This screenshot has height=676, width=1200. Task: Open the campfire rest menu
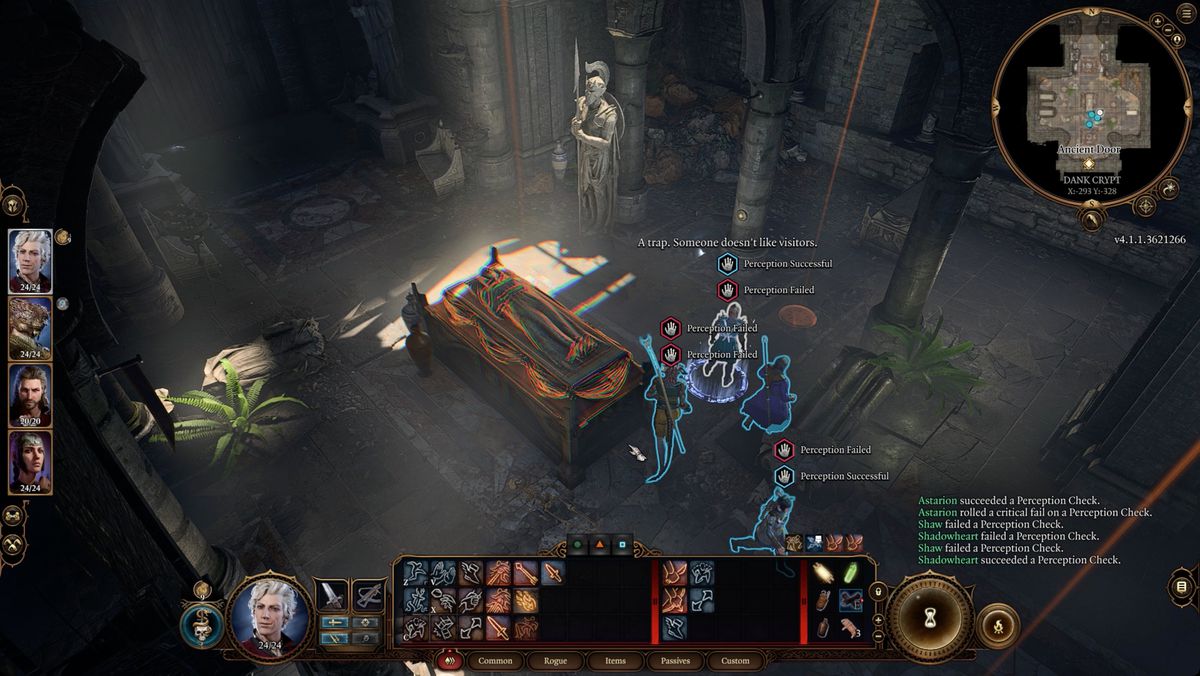tap(997, 625)
